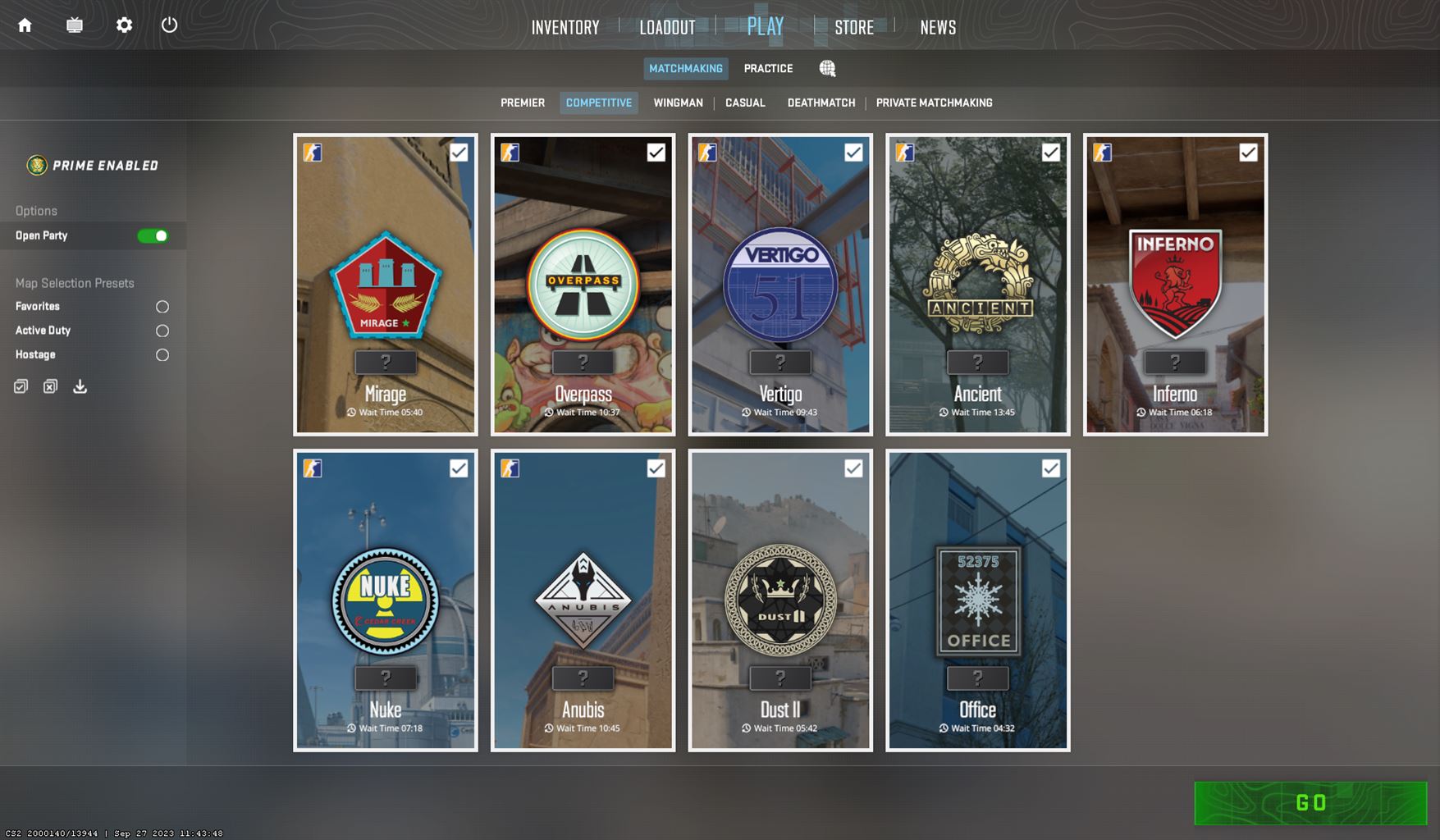Open the Watch TV icon
This screenshot has width=1440, height=840.
click(x=75, y=25)
